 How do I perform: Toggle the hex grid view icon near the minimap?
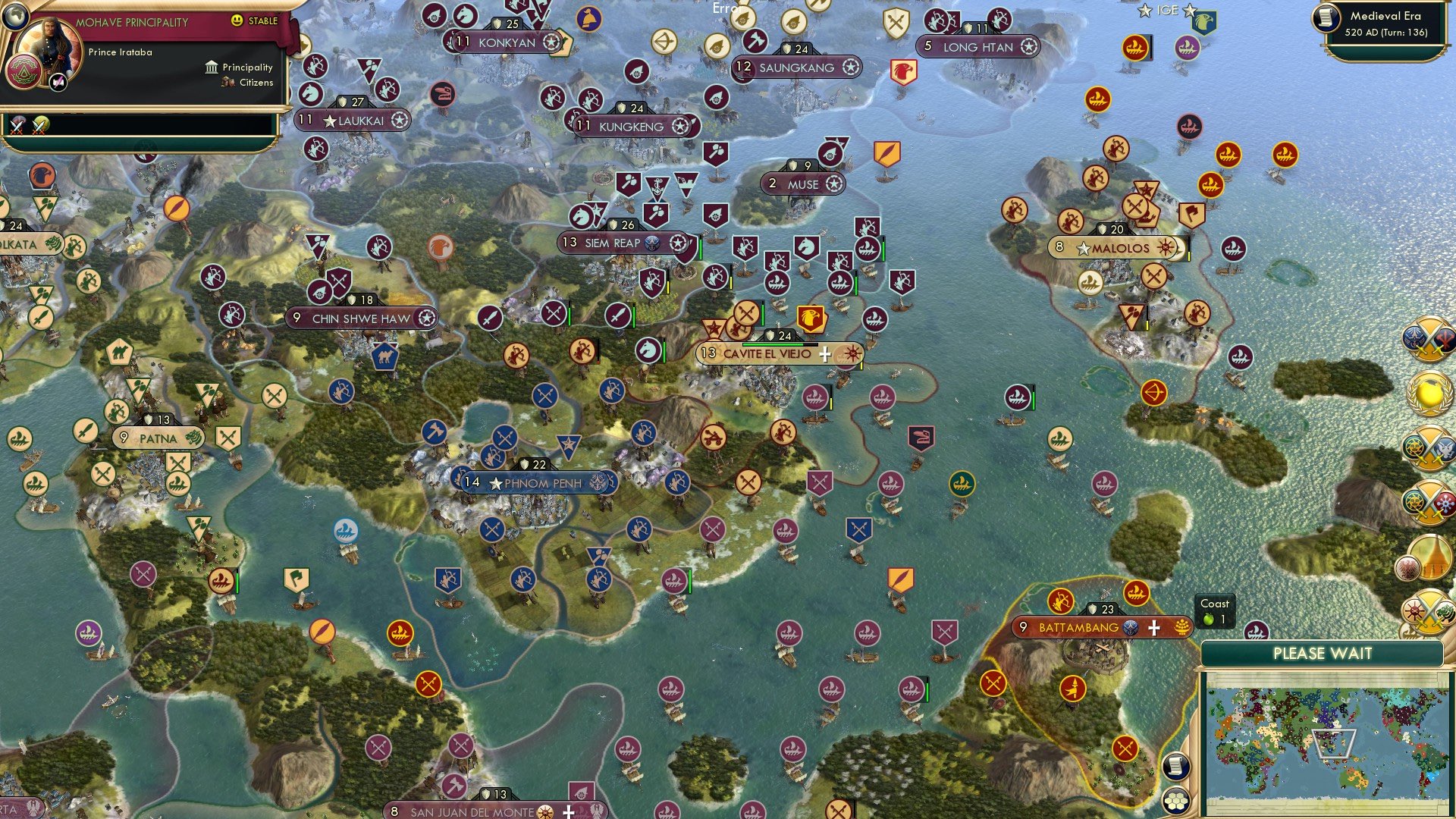pos(1176,801)
